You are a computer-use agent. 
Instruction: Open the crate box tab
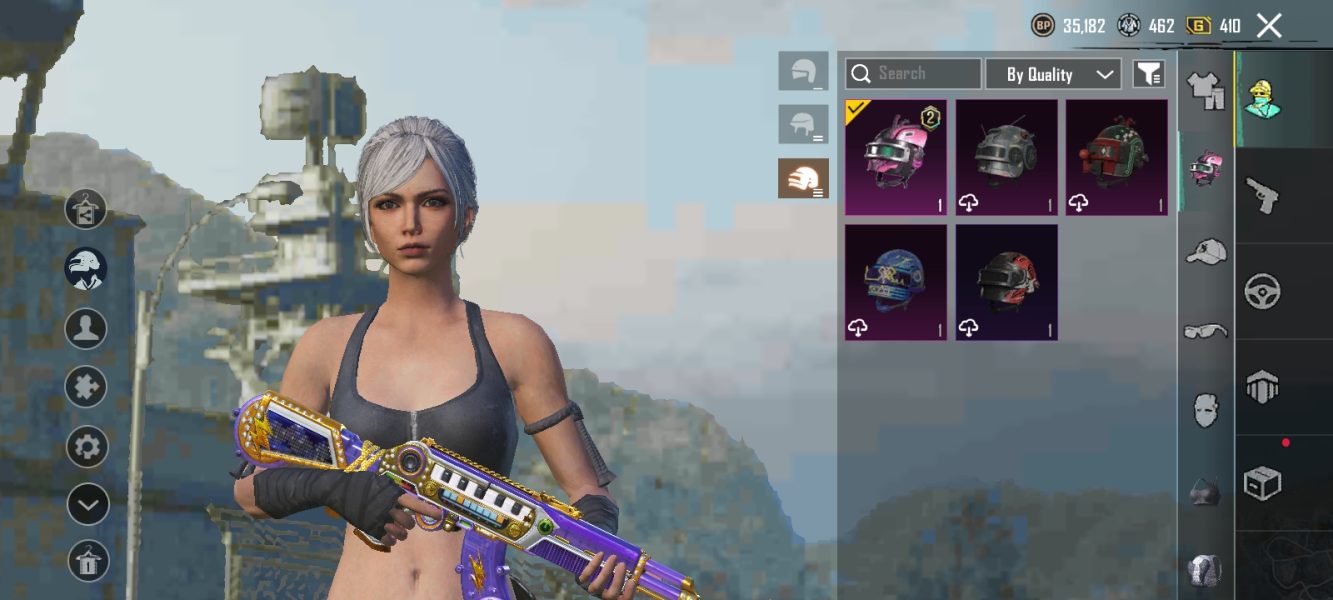click(1263, 484)
